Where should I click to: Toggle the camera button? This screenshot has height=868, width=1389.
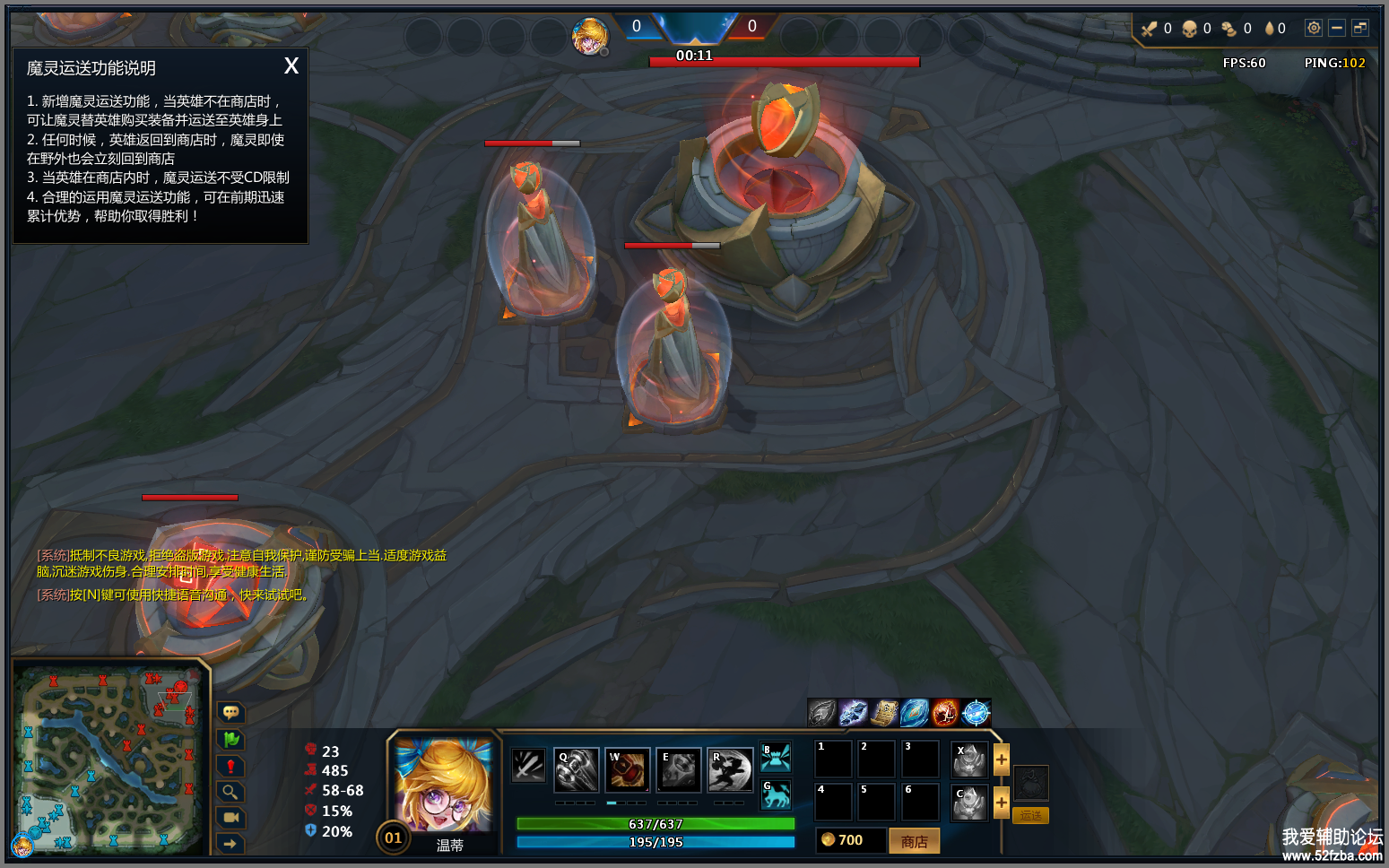(x=230, y=818)
